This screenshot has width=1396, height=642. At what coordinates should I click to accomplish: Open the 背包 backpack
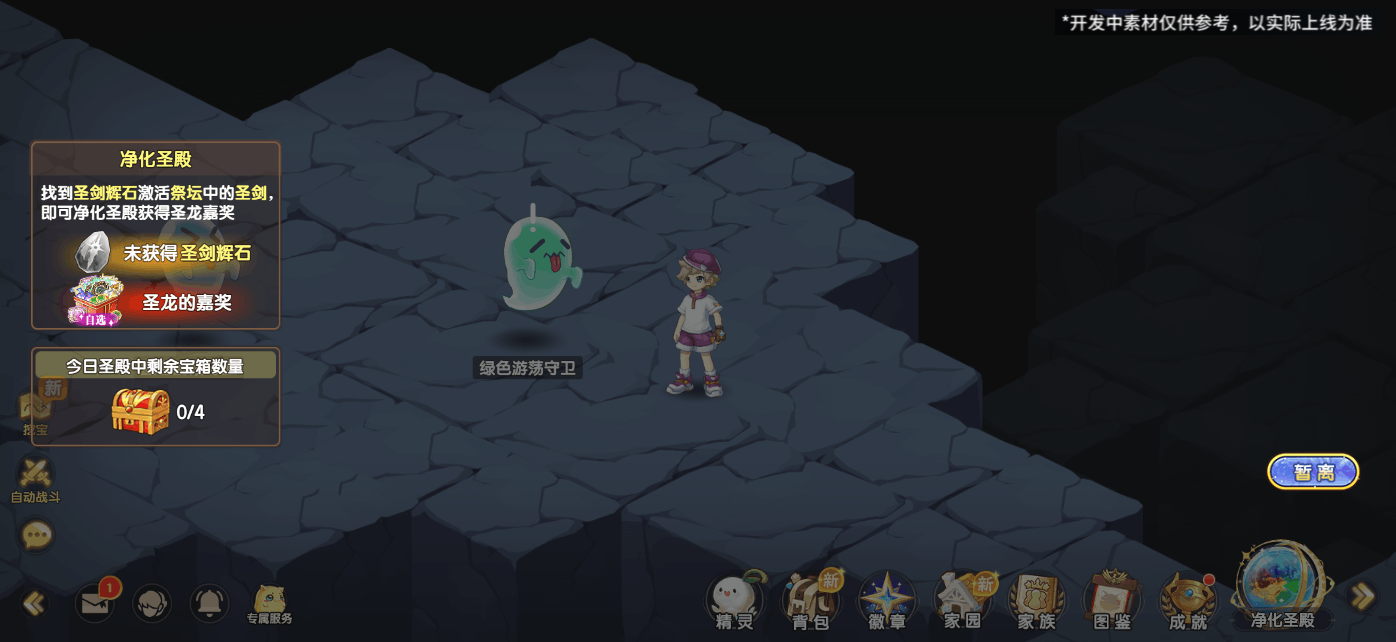point(810,600)
